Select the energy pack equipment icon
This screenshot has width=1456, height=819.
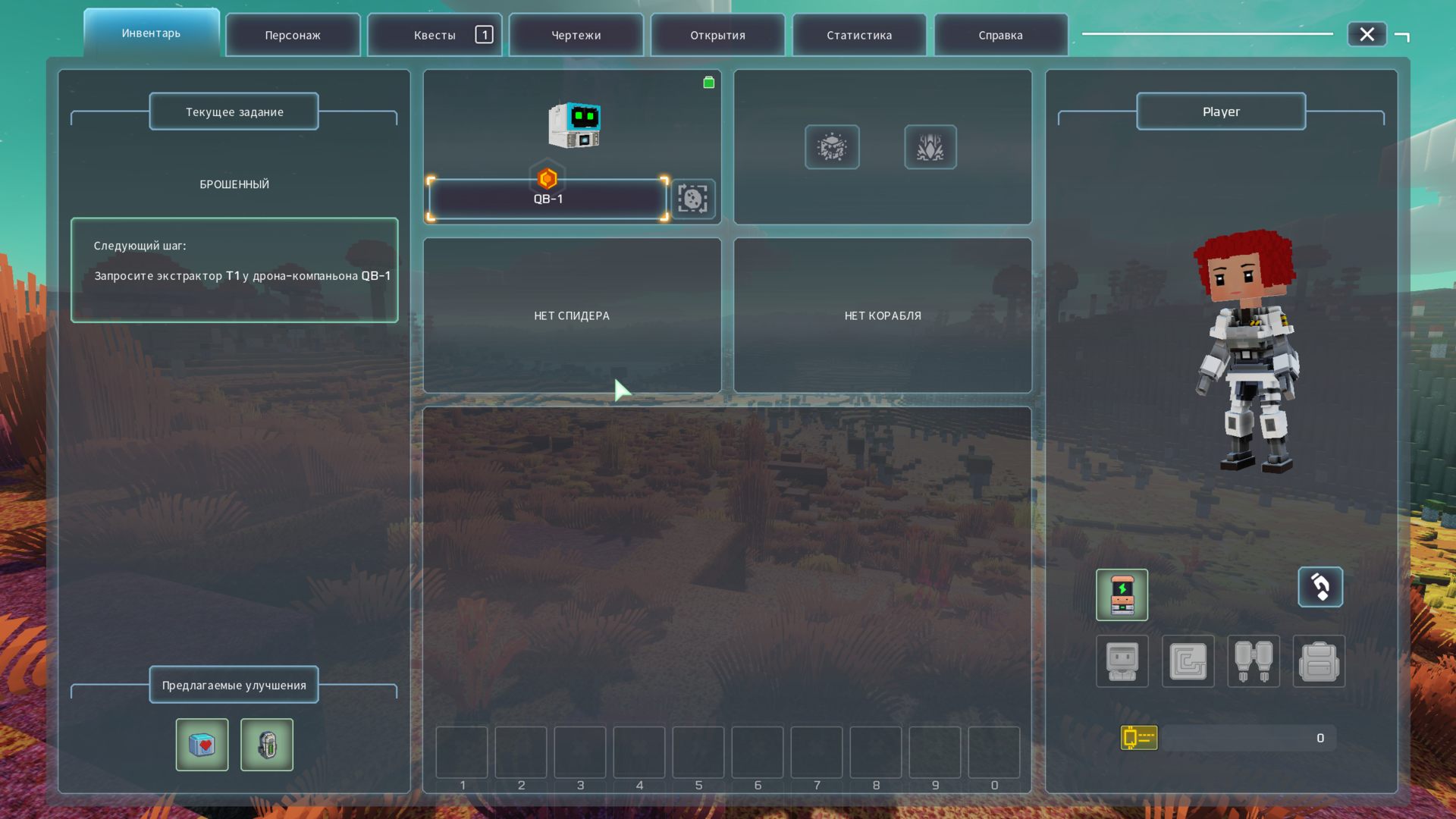1122,595
